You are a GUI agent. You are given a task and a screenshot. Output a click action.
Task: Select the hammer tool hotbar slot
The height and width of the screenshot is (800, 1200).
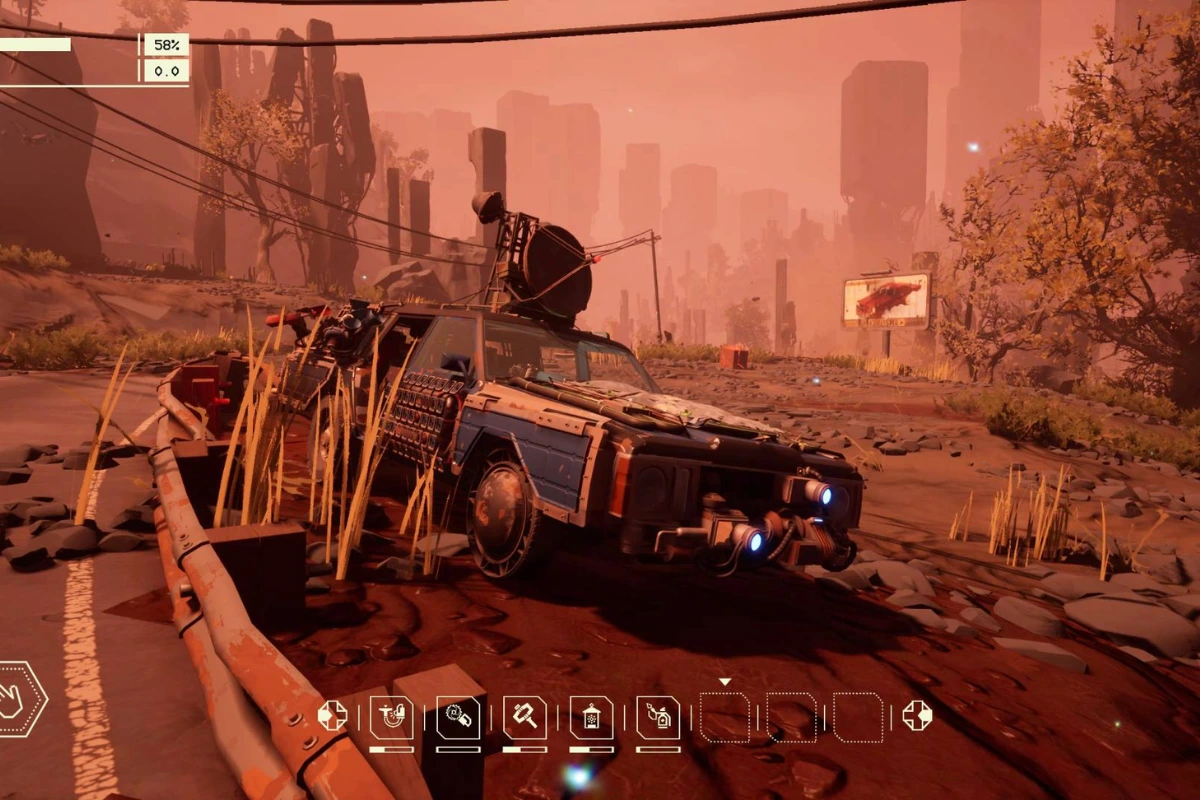(524, 717)
